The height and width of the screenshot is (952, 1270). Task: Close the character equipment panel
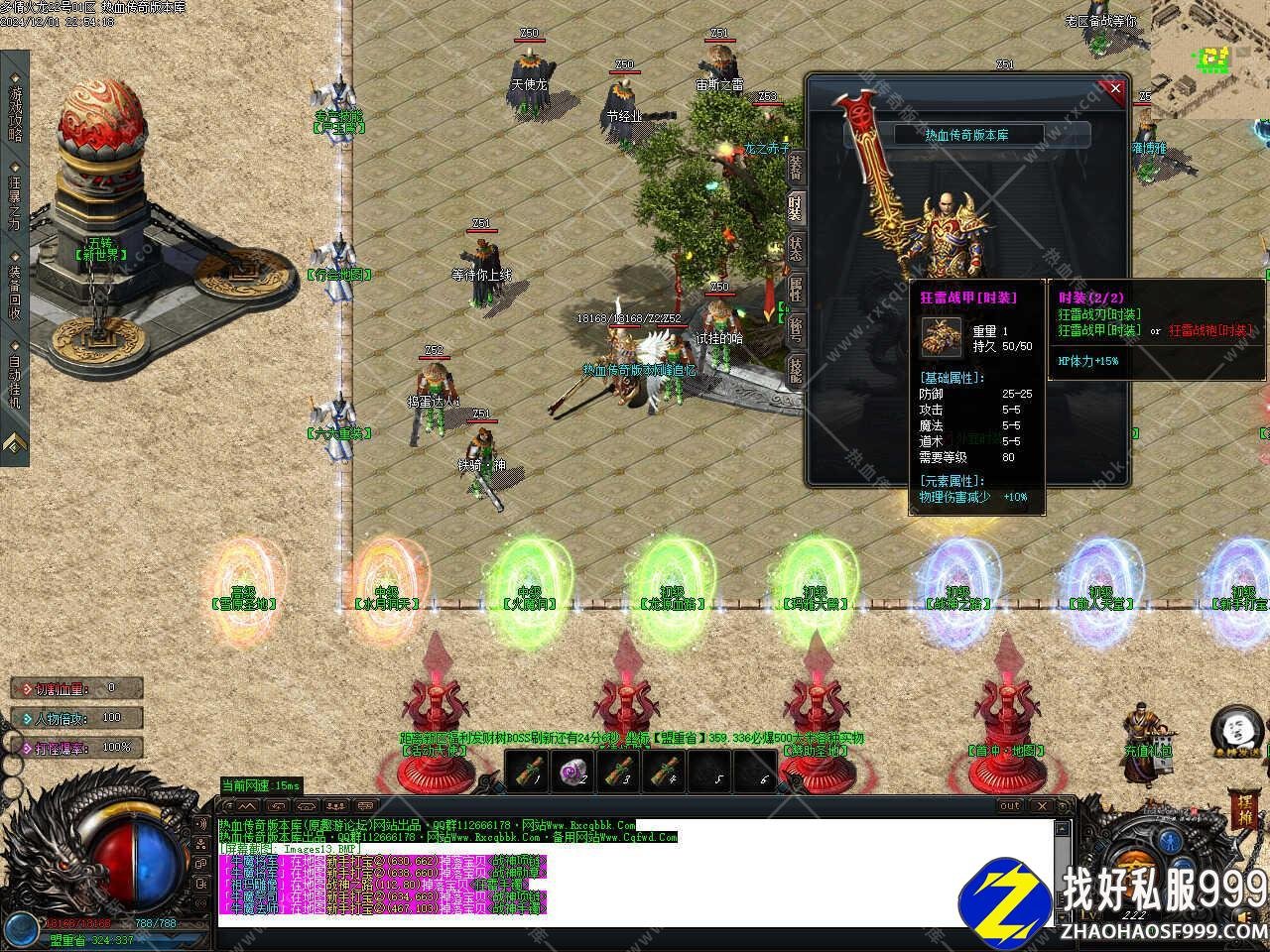(1115, 88)
